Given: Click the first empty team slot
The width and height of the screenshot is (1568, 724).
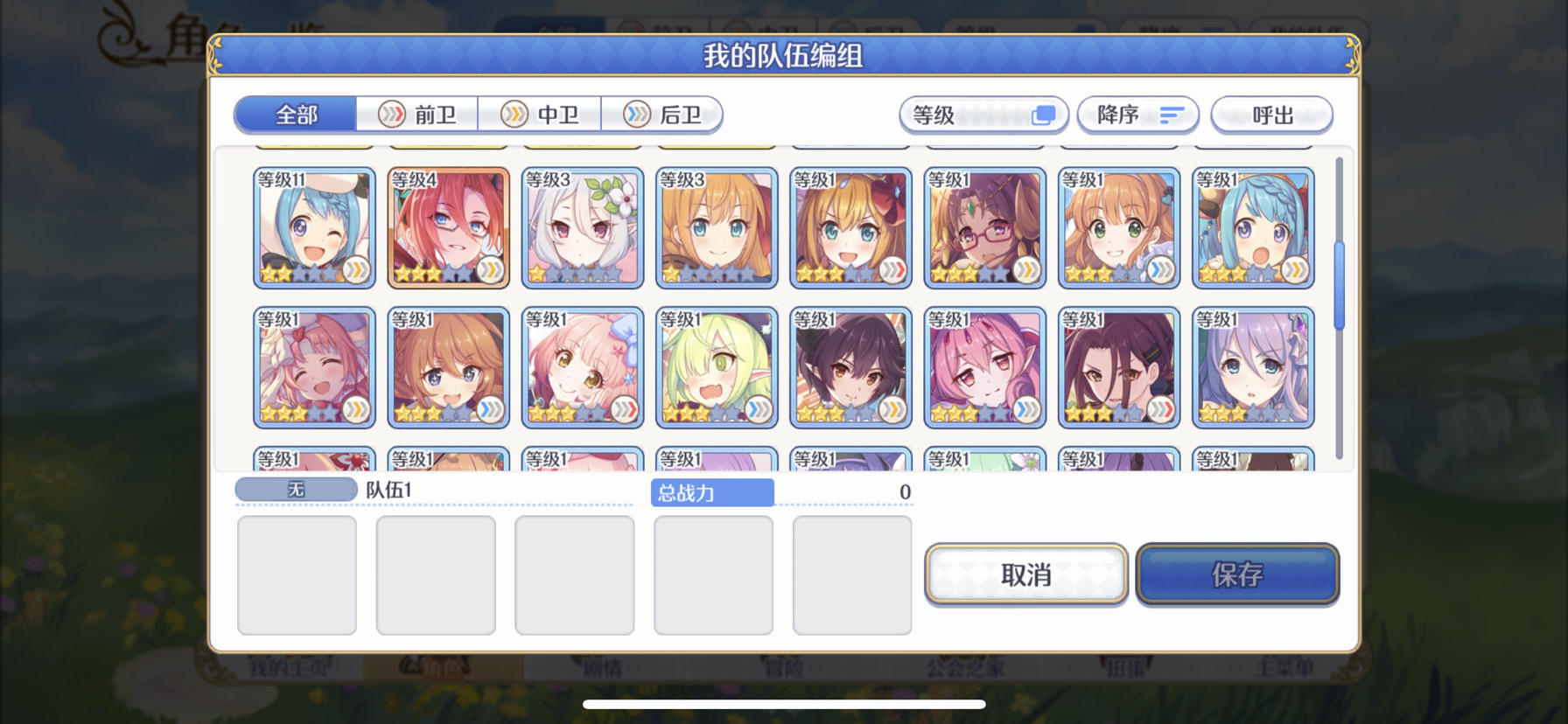Looking at the screenshot, I should pos(297,574).
